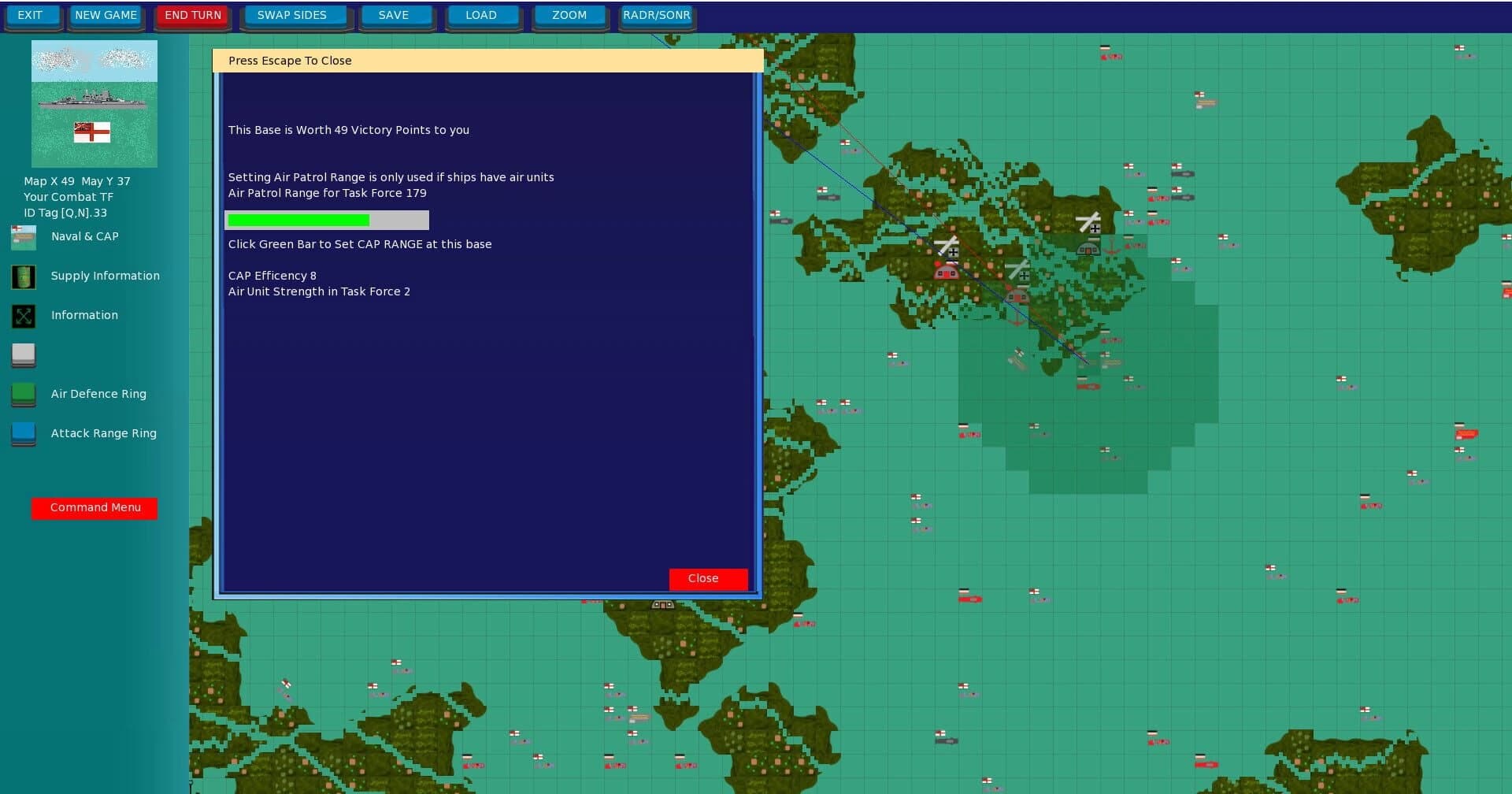
Task: Click the grey hangar base icon on the eastern island
Action: click(x=1089, y=249)
